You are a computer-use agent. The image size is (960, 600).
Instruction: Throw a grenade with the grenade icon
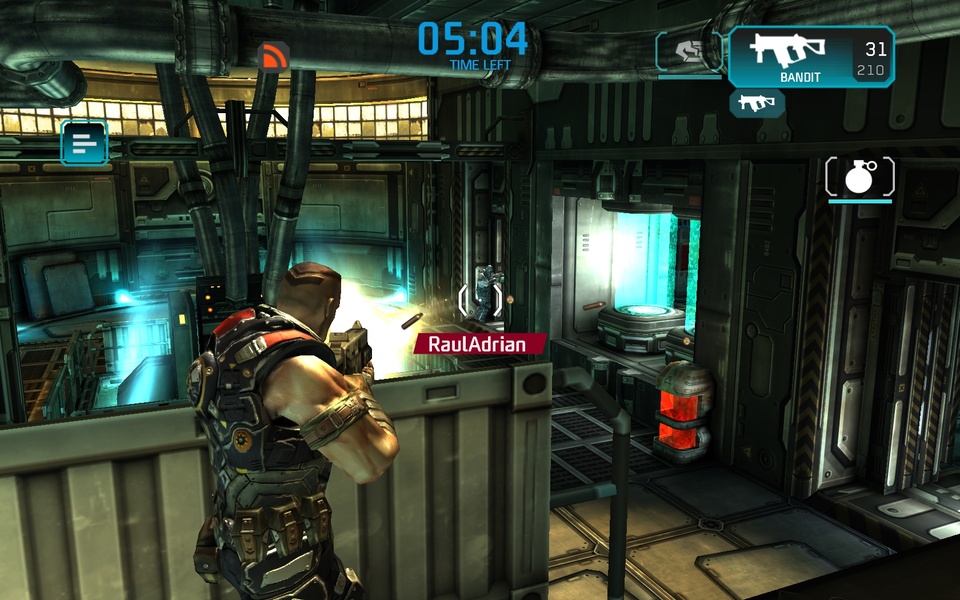tap(859, 177)
